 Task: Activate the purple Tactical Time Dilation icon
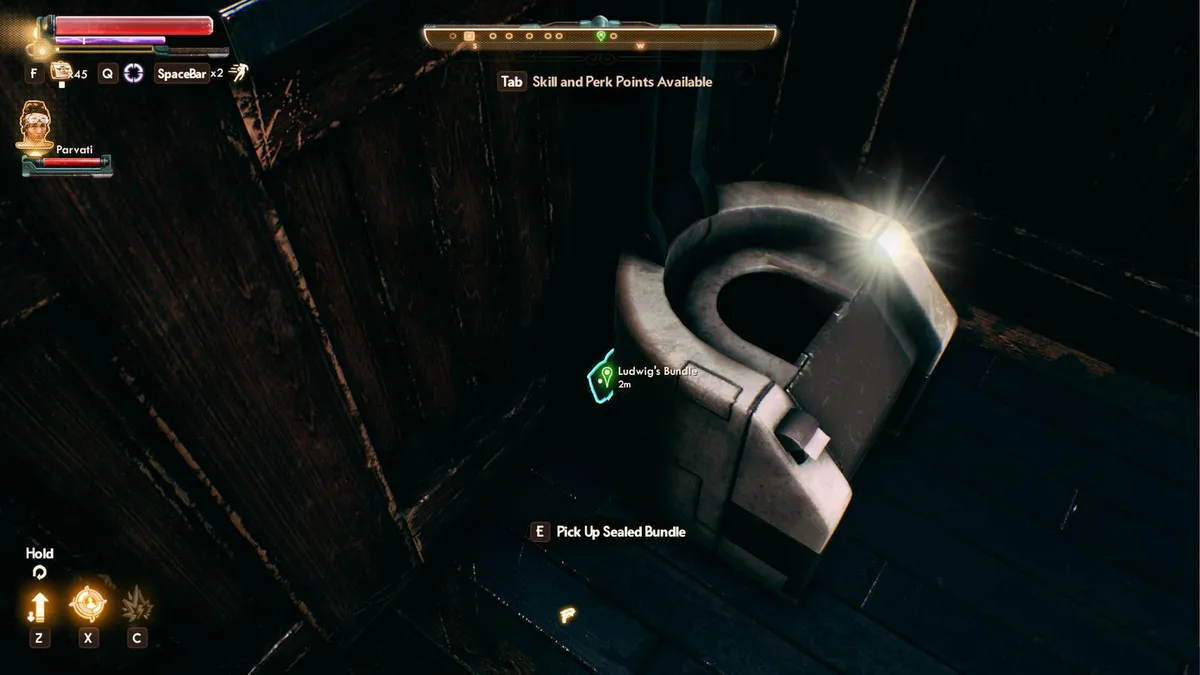pos(134,73)
